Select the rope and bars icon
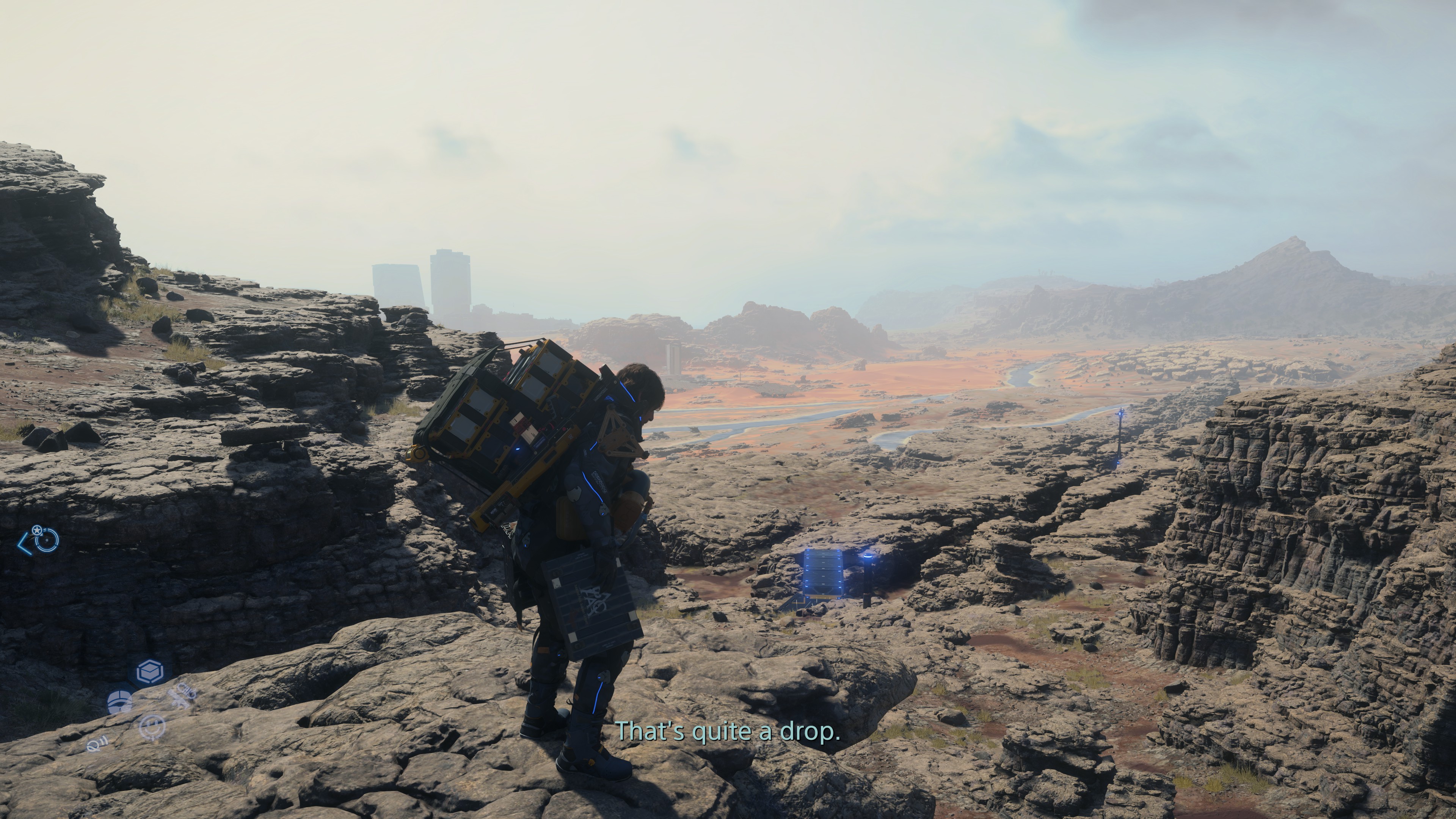Screen dimensions: 1456x819 tap(97, 745)
